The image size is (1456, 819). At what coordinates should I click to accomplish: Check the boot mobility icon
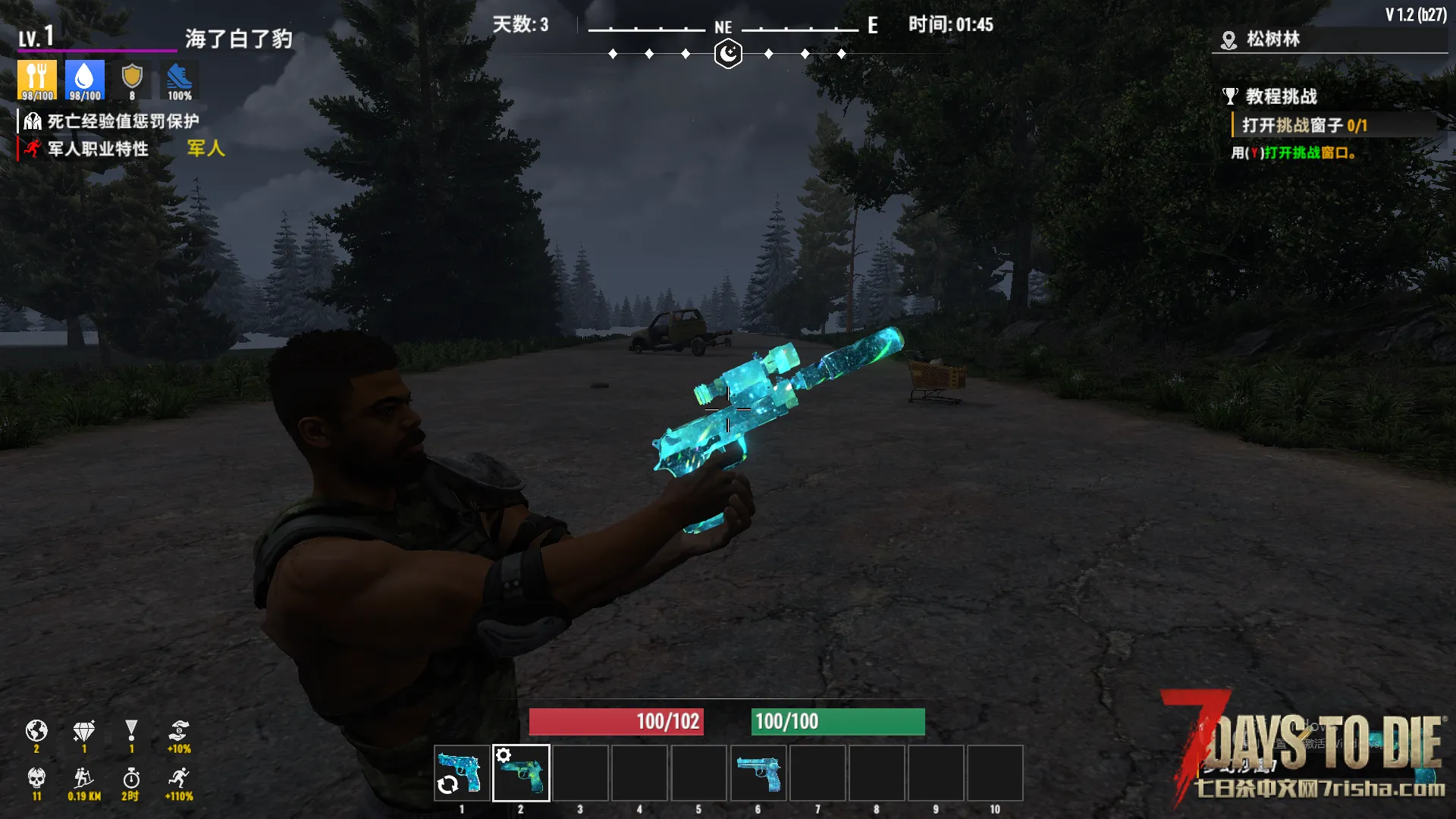(x=180, y=80)
